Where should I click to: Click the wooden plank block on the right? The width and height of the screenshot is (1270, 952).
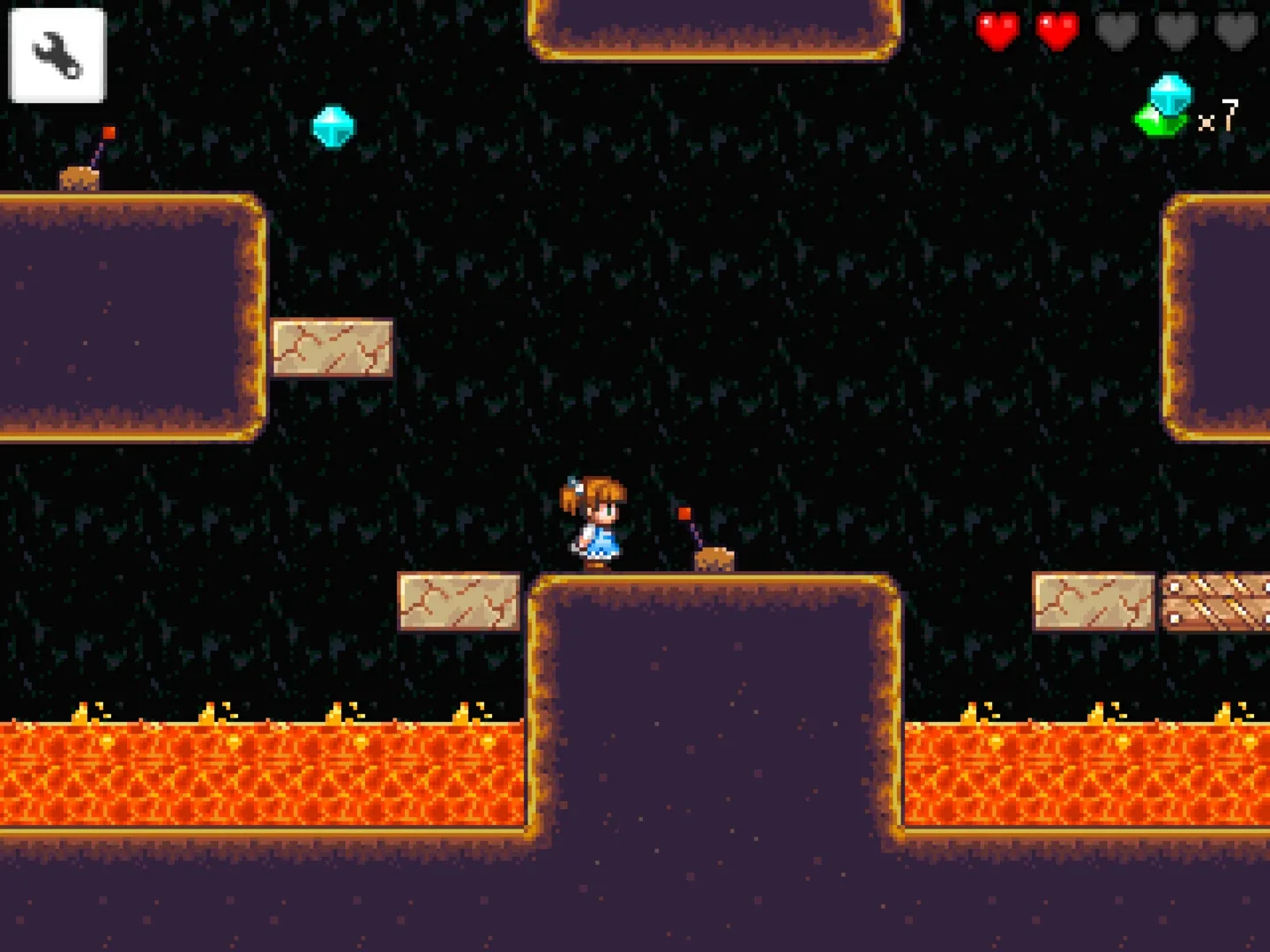click(x=1215, y=604)
